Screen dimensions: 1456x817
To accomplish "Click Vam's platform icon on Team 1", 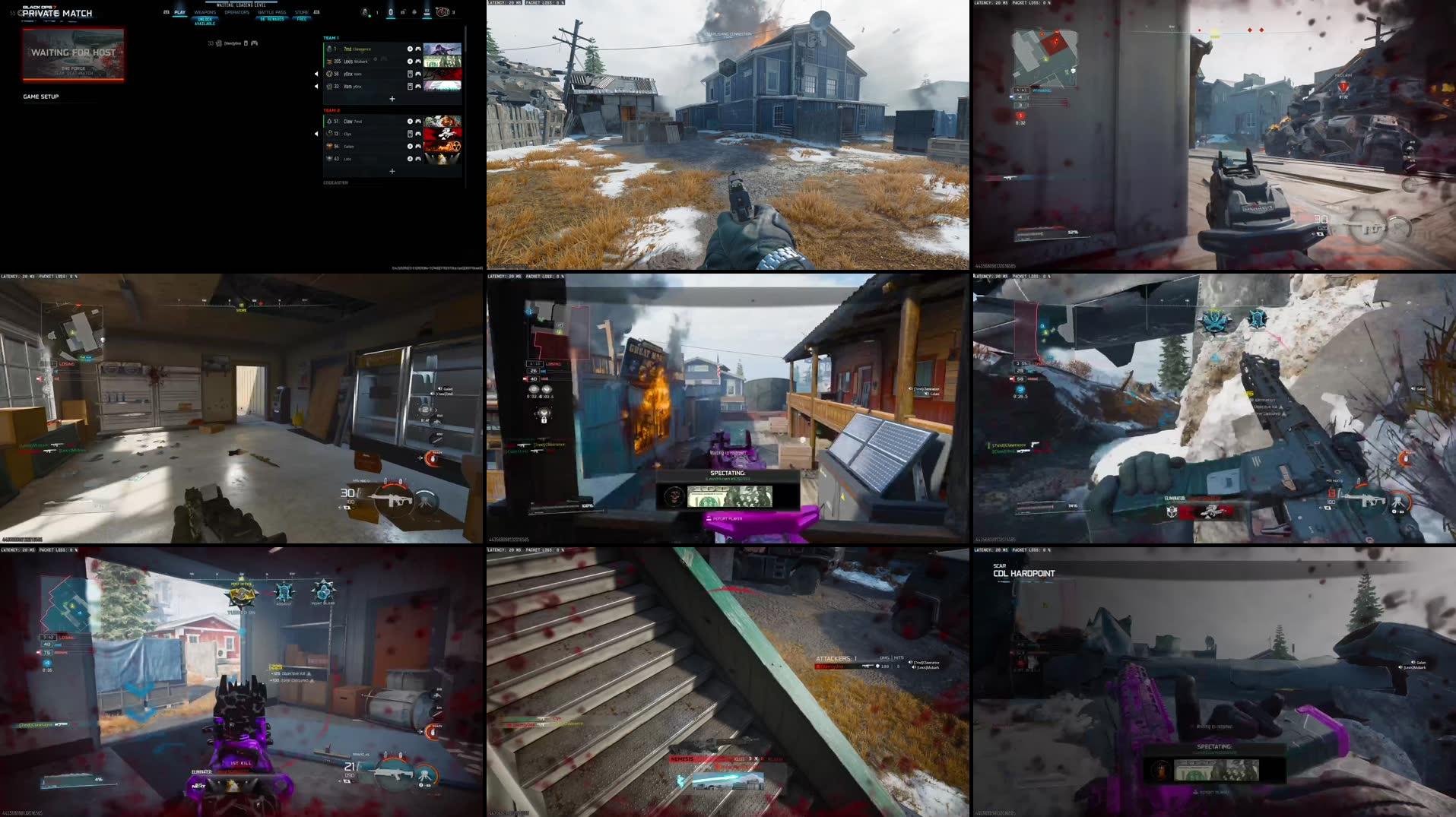I will click(x=411, y=86).
